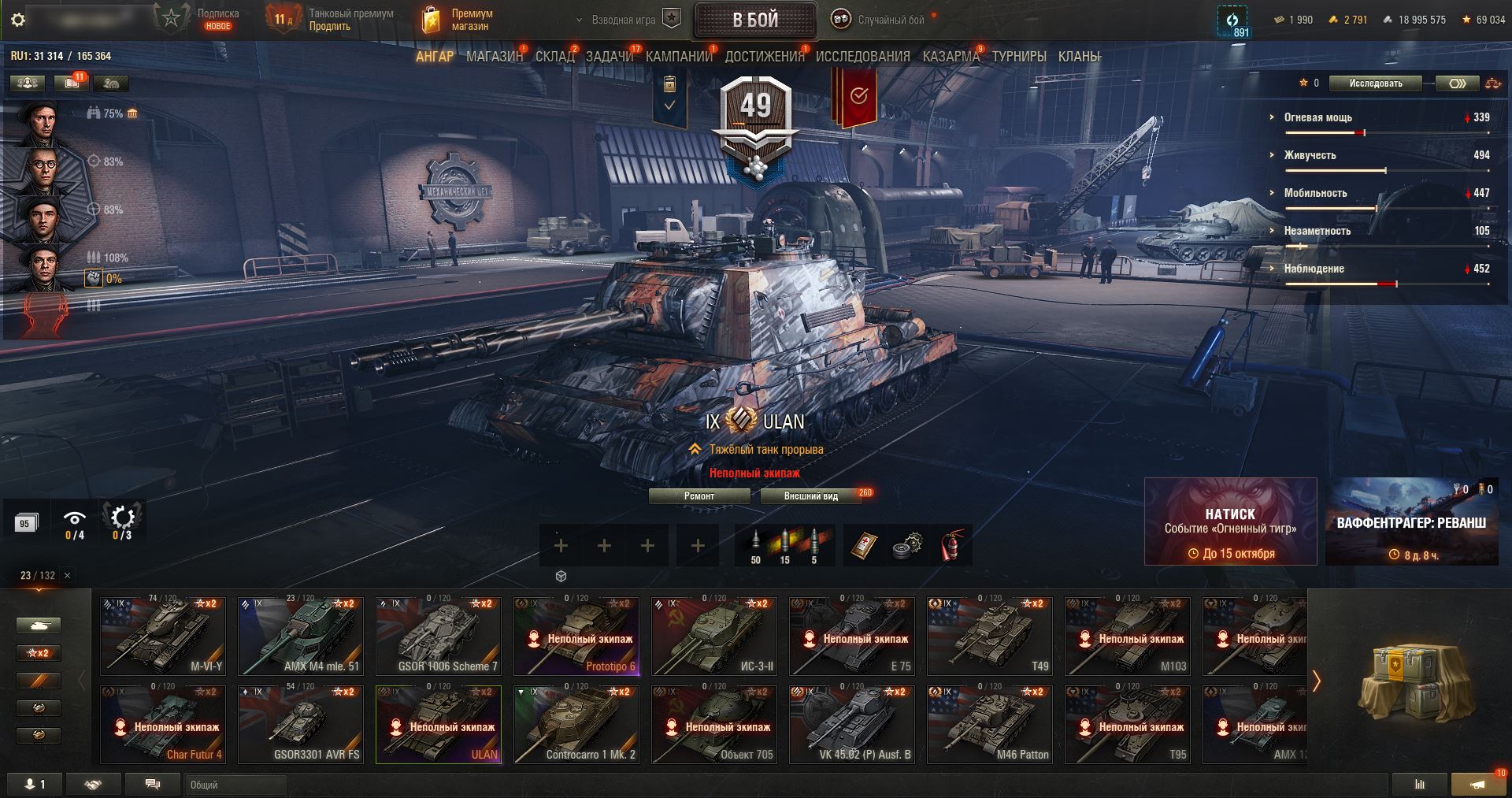The width and height of the screenshot is (1512, 798).
Task: Start battle with the В БОЙ button
Action: tap(754, 20)
